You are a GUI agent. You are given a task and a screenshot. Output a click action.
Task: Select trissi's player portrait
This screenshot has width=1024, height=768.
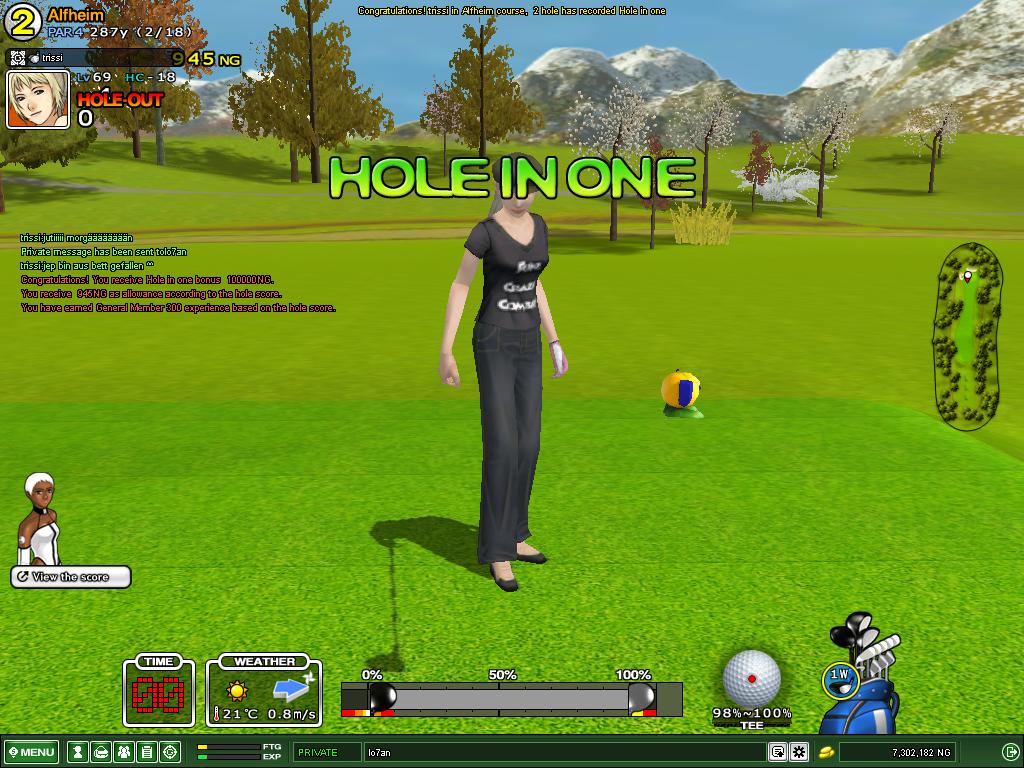pos(38,100)
